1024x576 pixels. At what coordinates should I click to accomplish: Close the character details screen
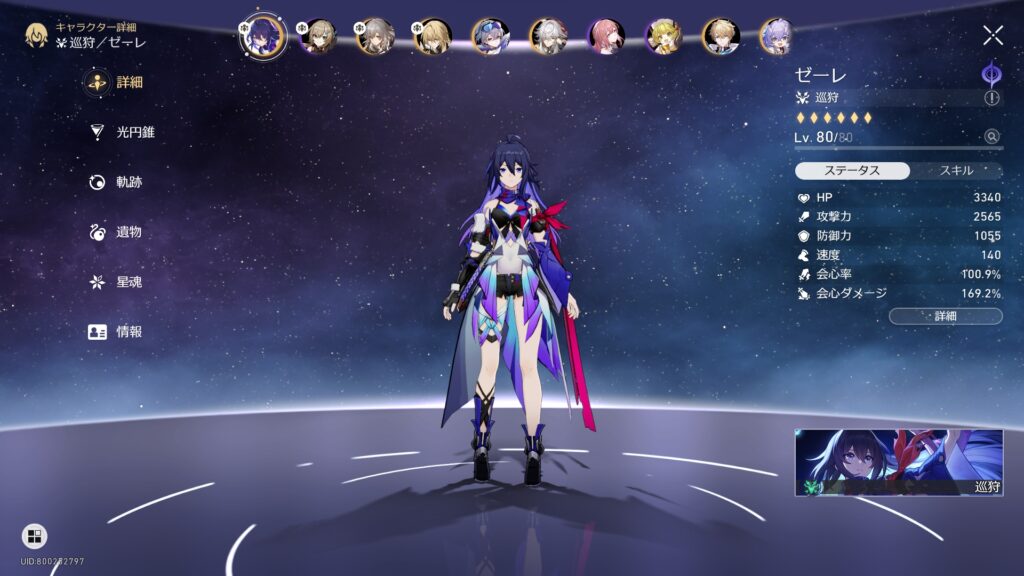(992, 36)
